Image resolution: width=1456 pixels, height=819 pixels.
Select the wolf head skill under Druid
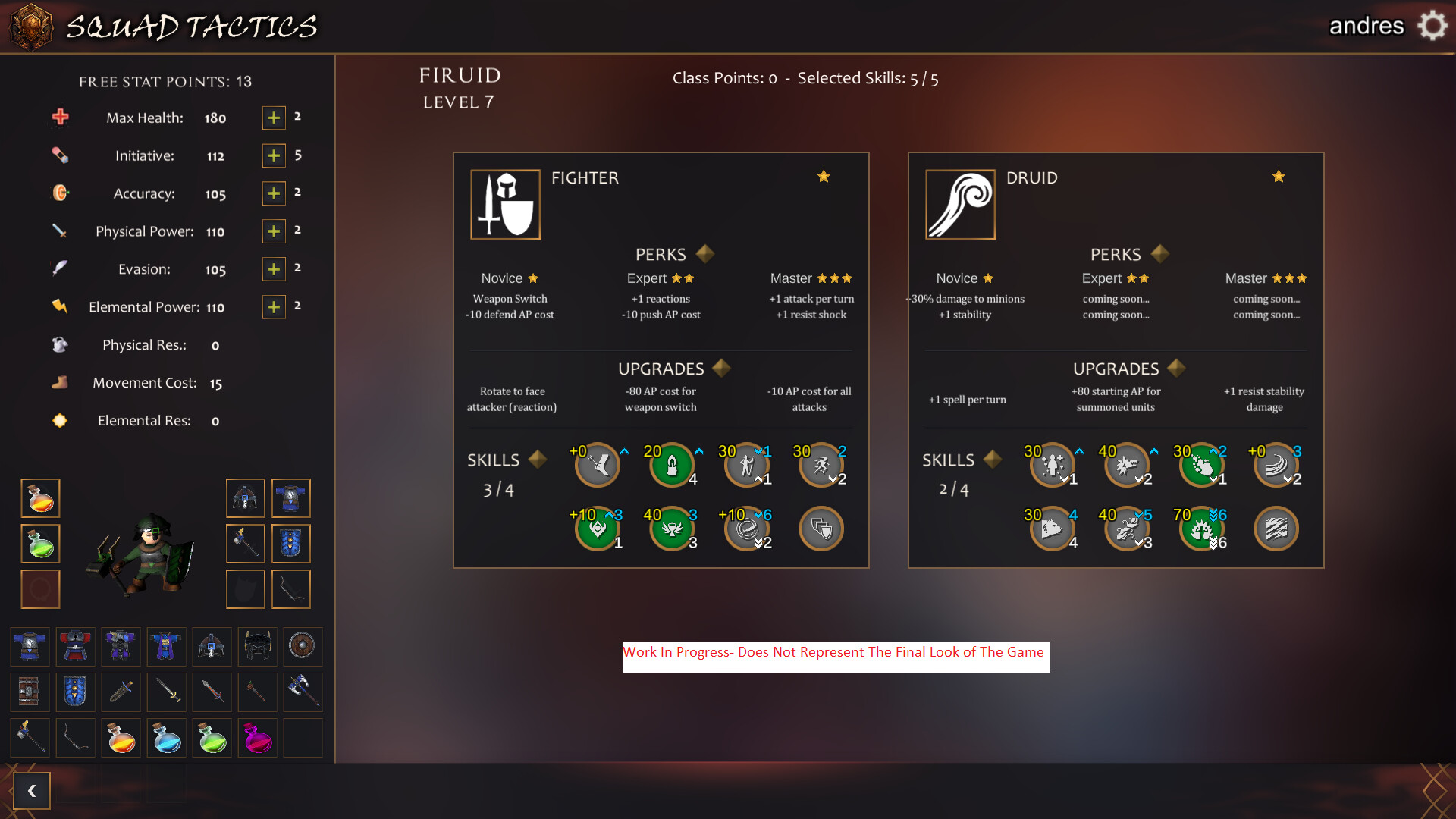click(1128, 466)
